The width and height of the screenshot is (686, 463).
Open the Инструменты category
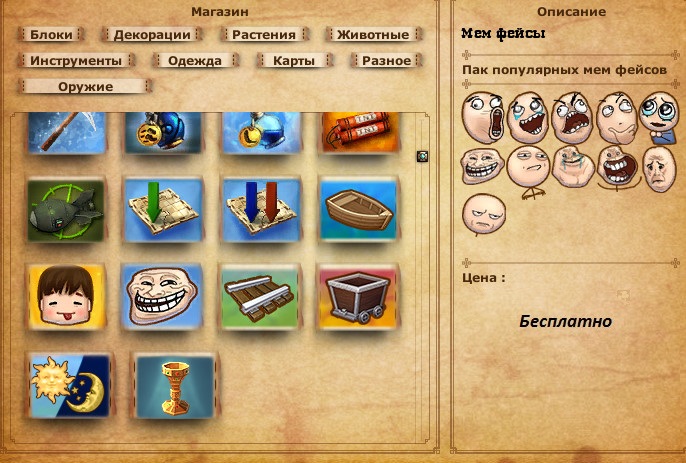pos(76,60)
